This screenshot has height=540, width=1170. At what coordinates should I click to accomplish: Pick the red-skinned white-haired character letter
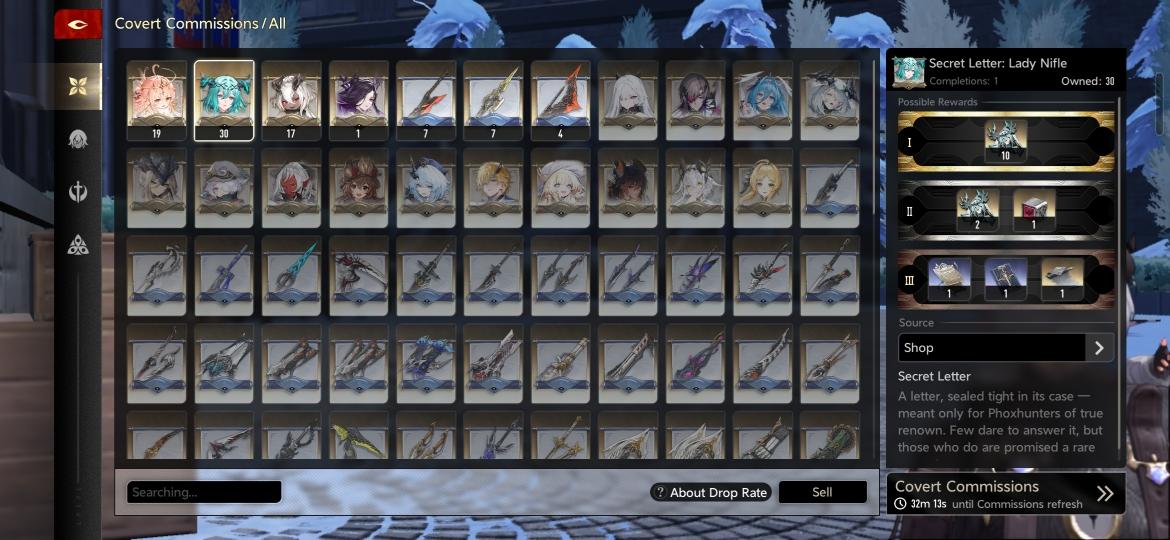(291, 186)
